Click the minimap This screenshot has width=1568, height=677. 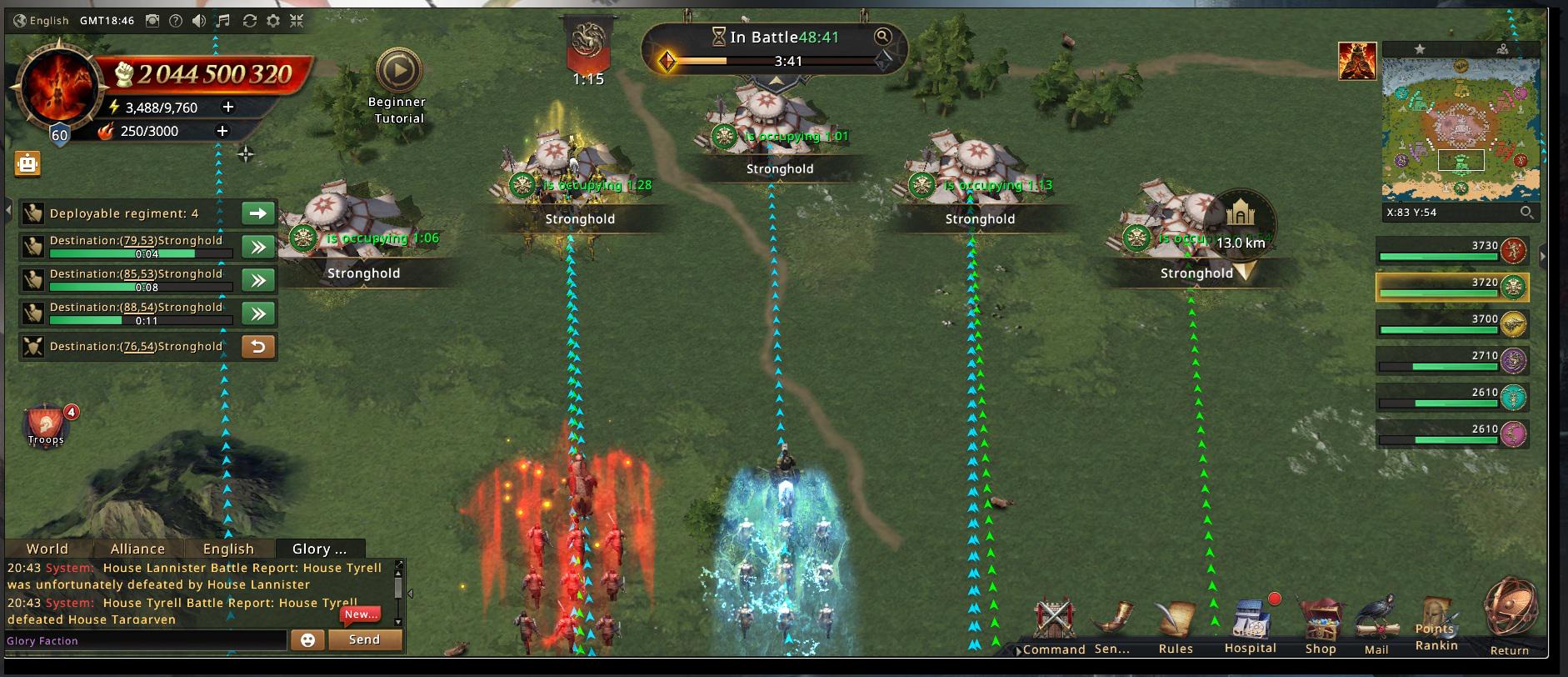coord(1461,129)
